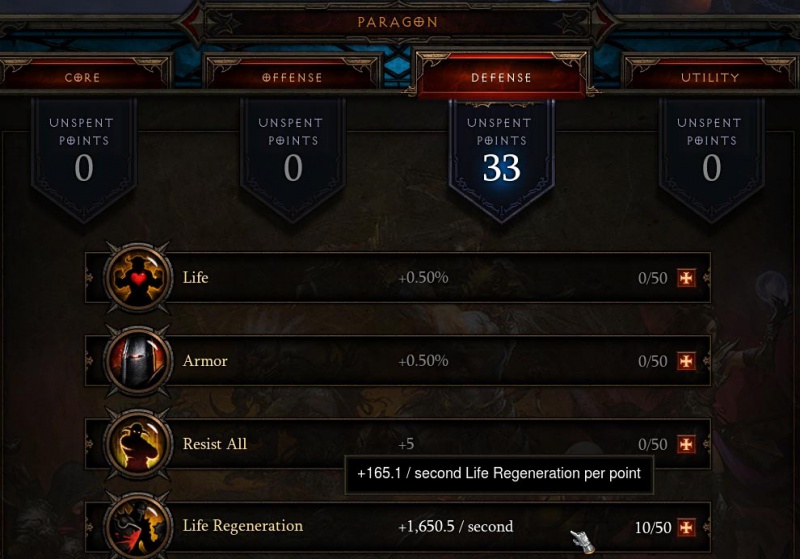
Task: Show the Utility paragon tab
Action: click(x=710, y=77)
